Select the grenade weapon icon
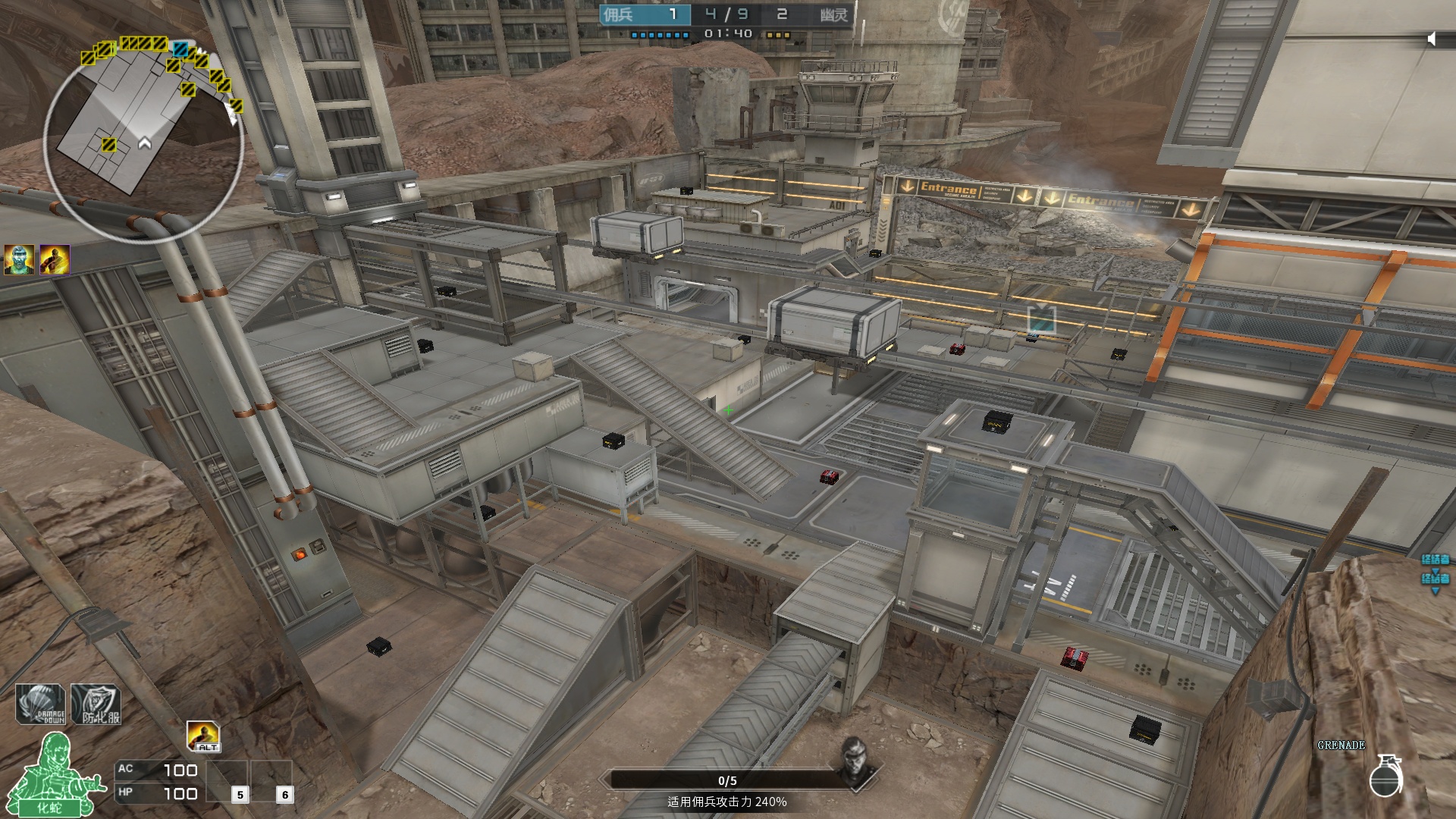 [x=1385, y=775]
